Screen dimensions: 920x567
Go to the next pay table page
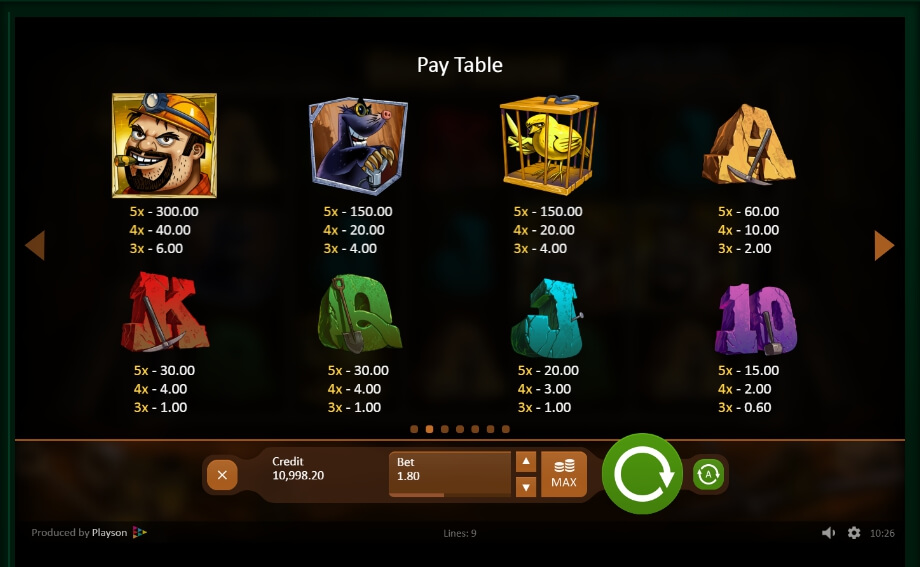point(884,245)
